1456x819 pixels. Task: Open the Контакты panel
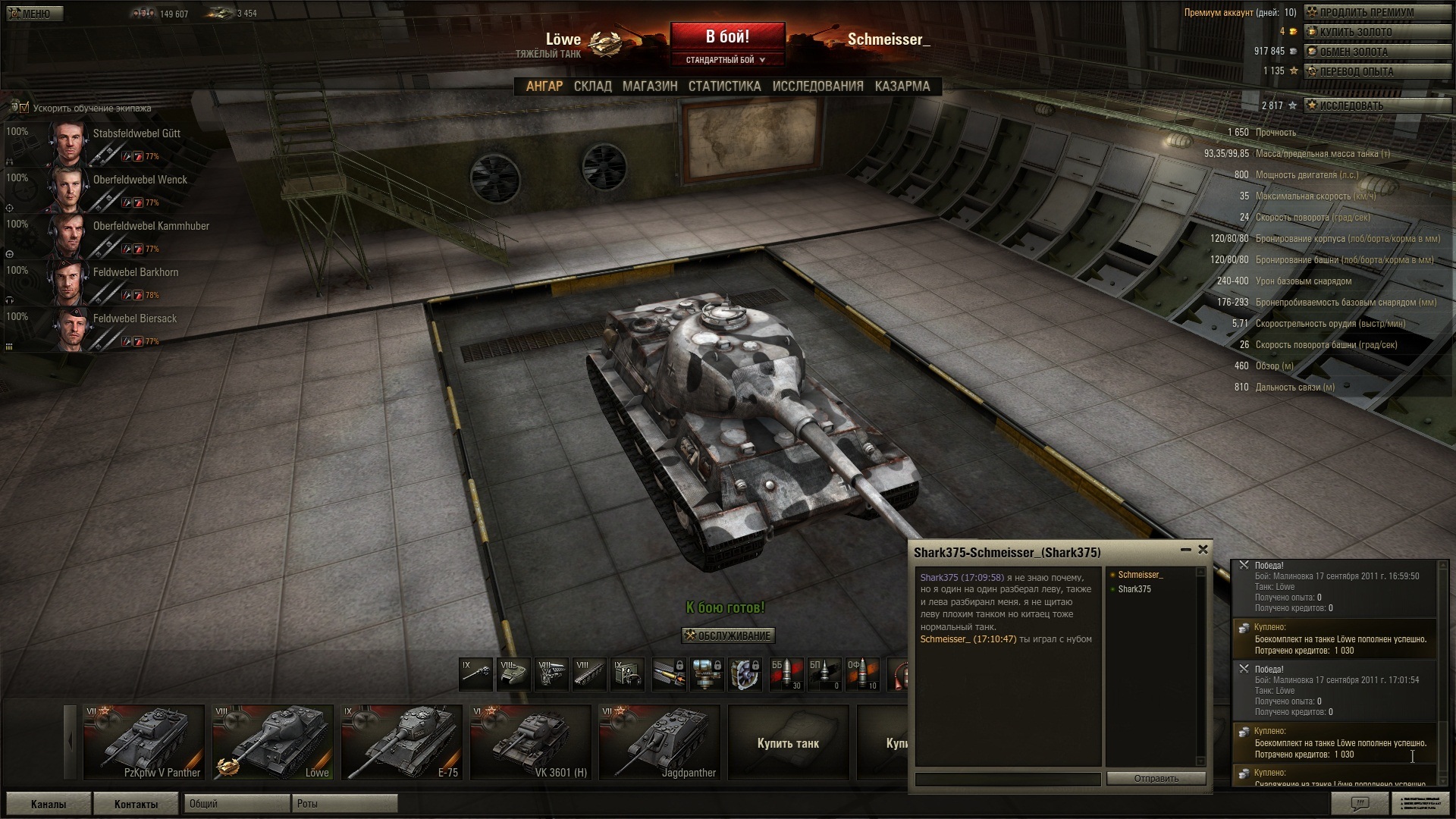click(x=136, y=804)
